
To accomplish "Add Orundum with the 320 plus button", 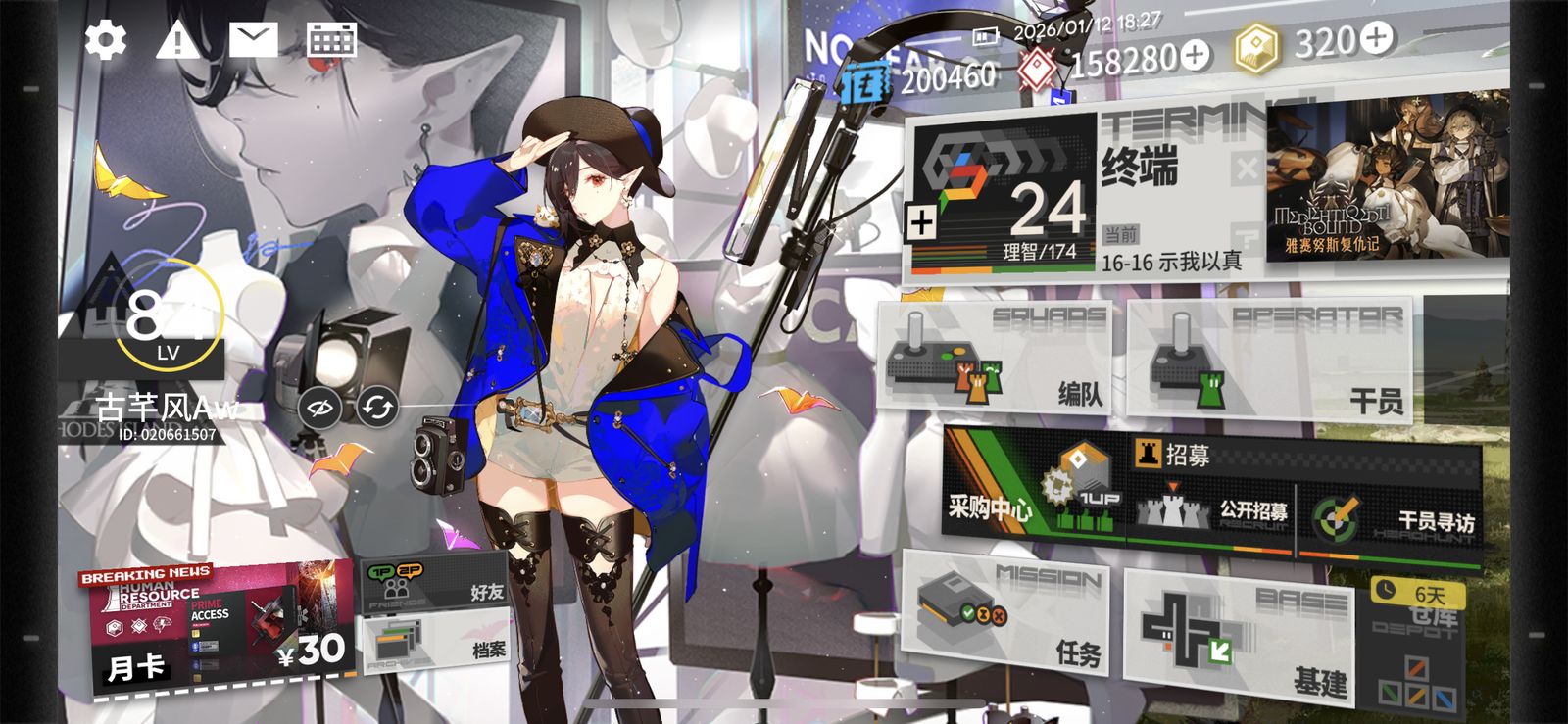I will tap(1377, 38).
